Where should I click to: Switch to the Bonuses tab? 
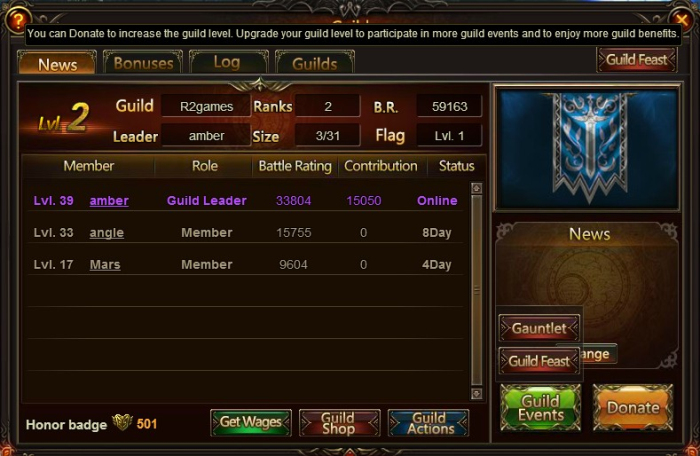click(x=143, y=63)
